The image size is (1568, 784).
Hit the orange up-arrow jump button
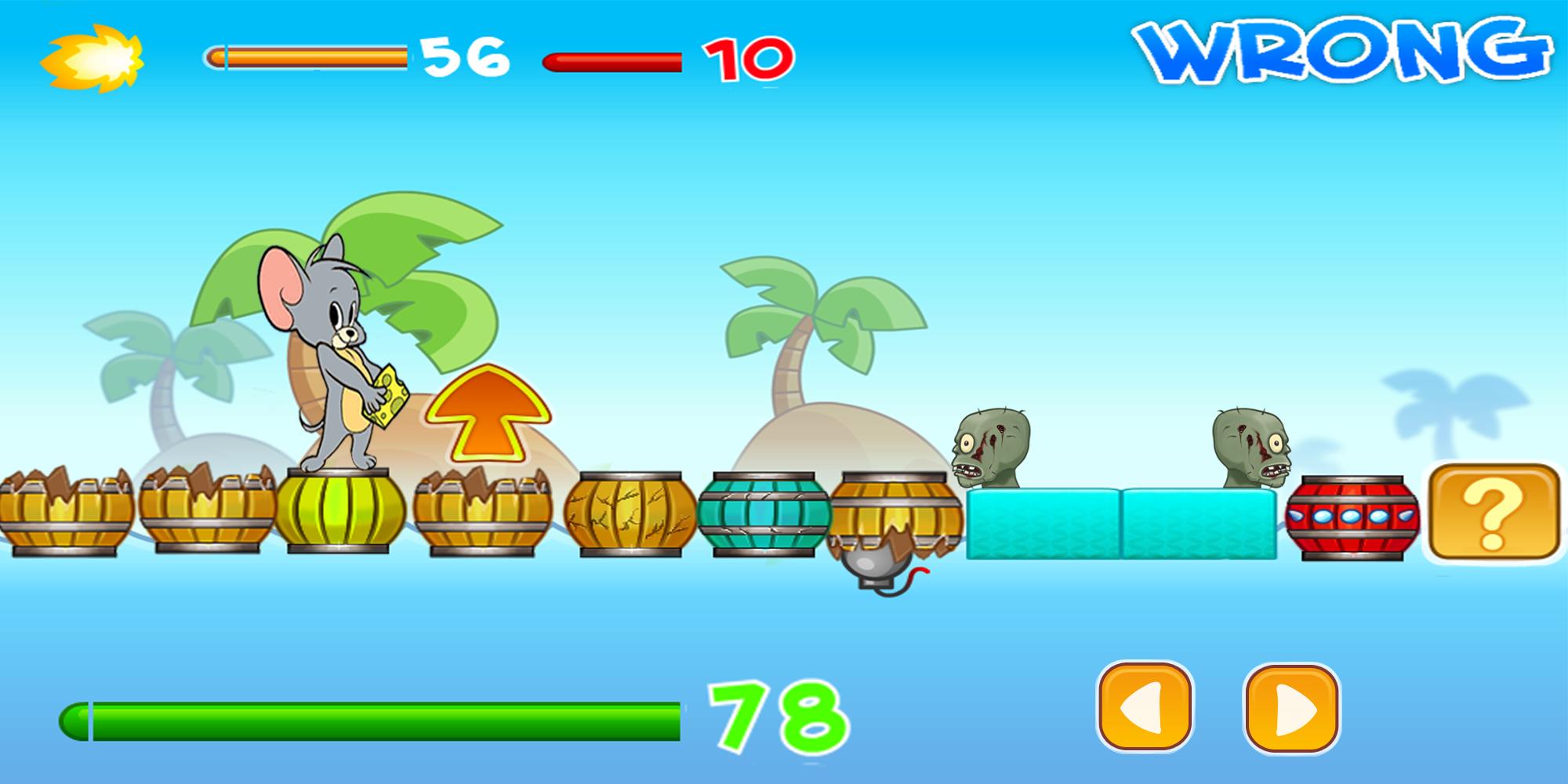coord(489,413)
